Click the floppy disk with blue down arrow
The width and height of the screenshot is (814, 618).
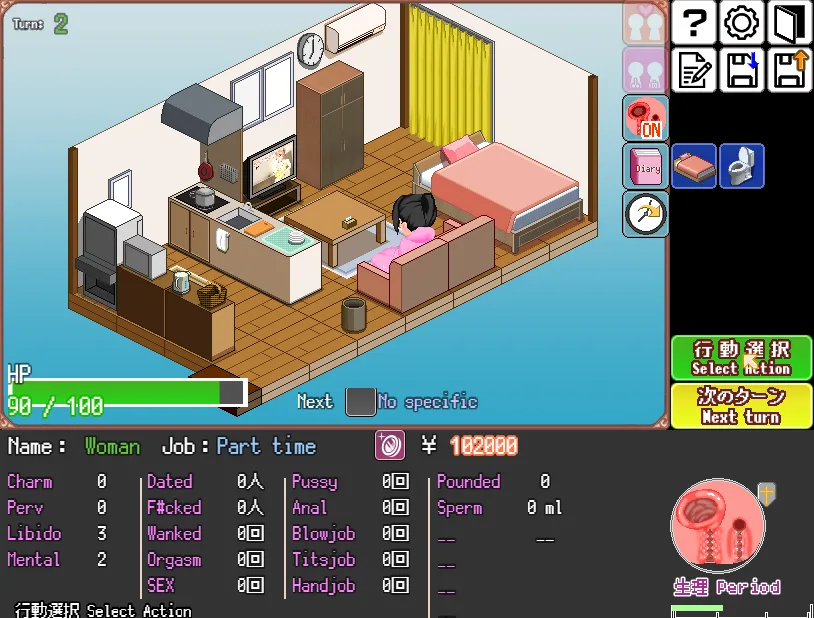(742, 70)
